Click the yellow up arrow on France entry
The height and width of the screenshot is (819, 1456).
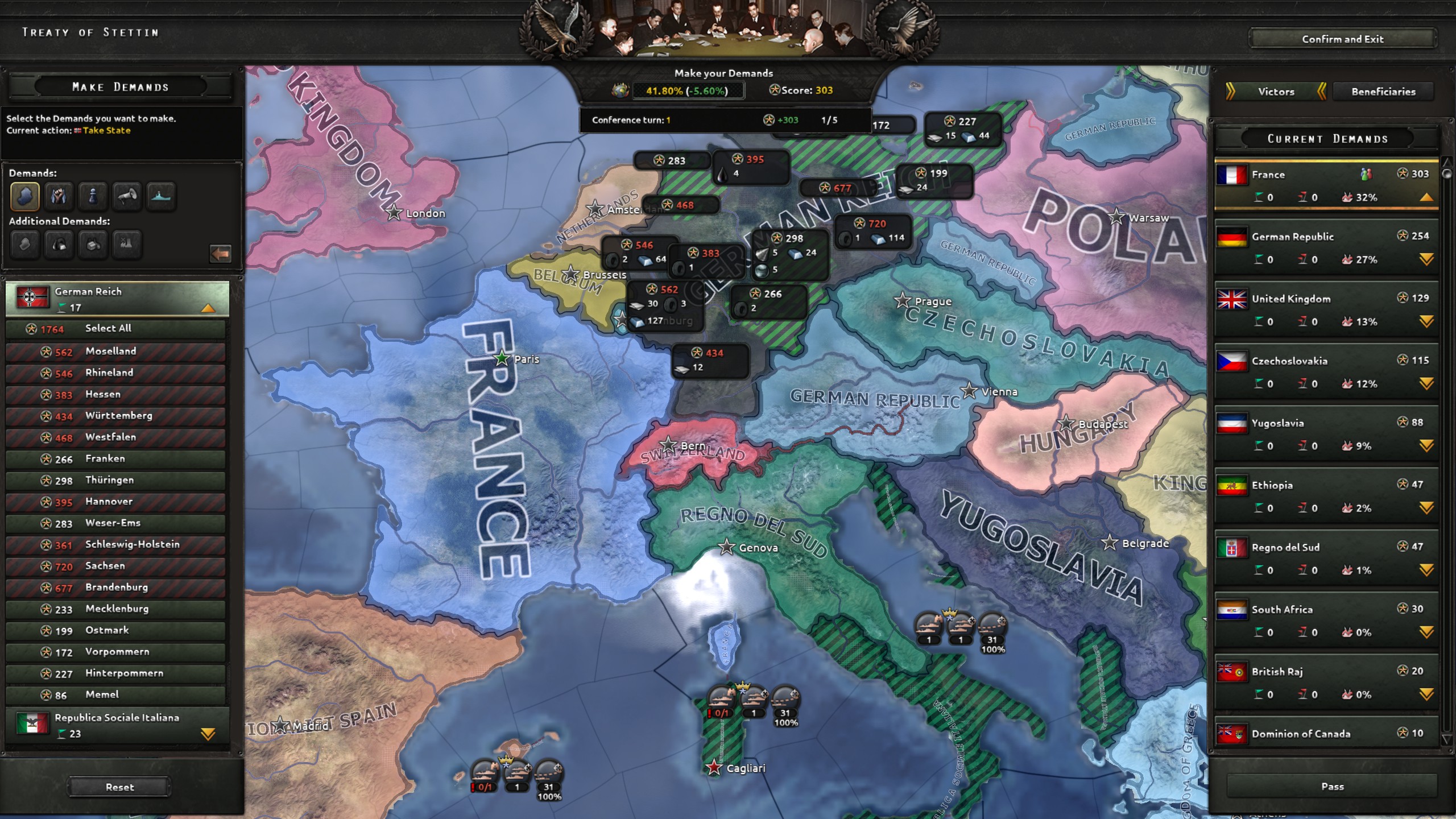click(x=1426, y=197)
